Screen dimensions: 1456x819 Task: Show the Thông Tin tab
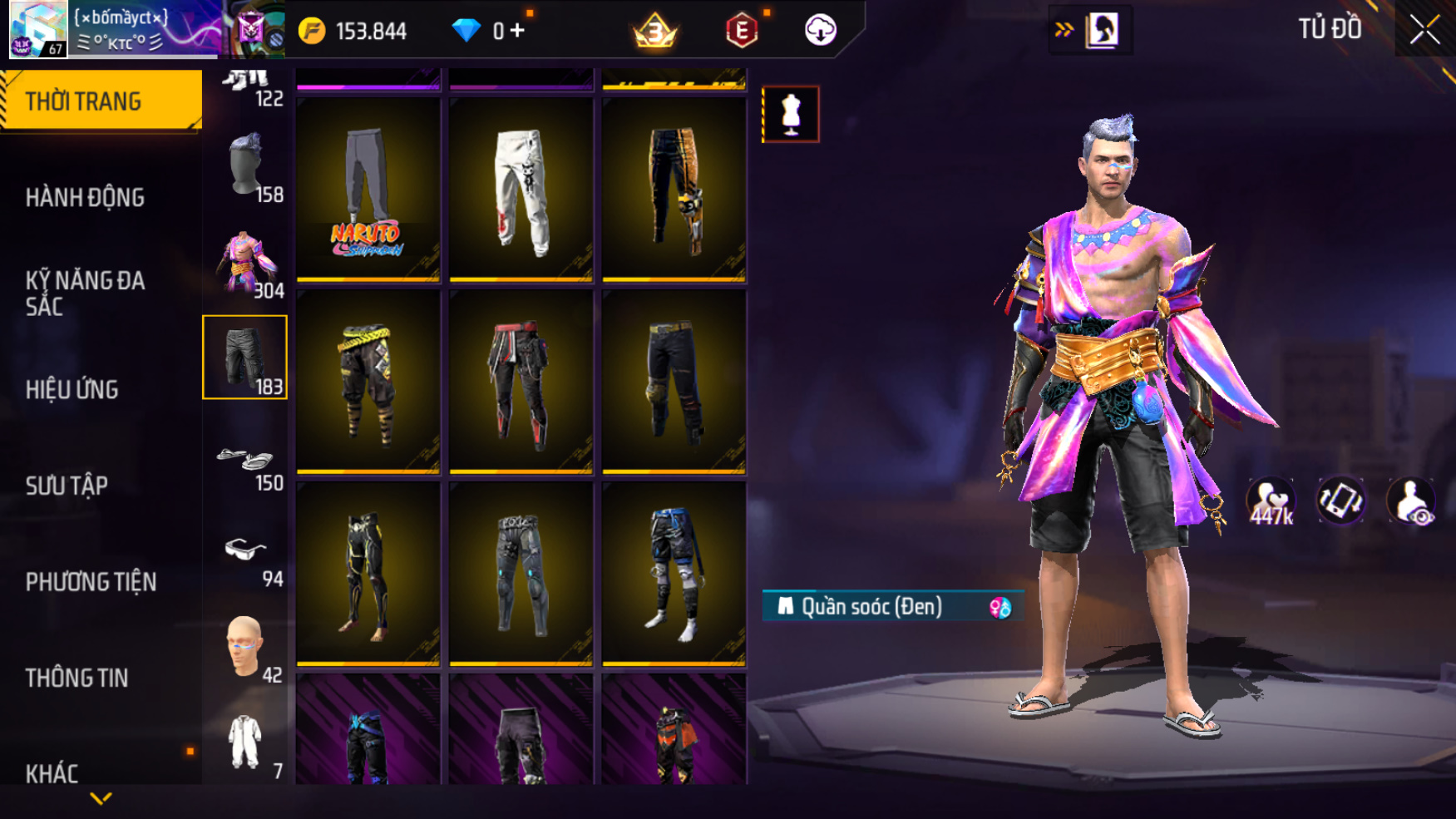click(77, 678)
